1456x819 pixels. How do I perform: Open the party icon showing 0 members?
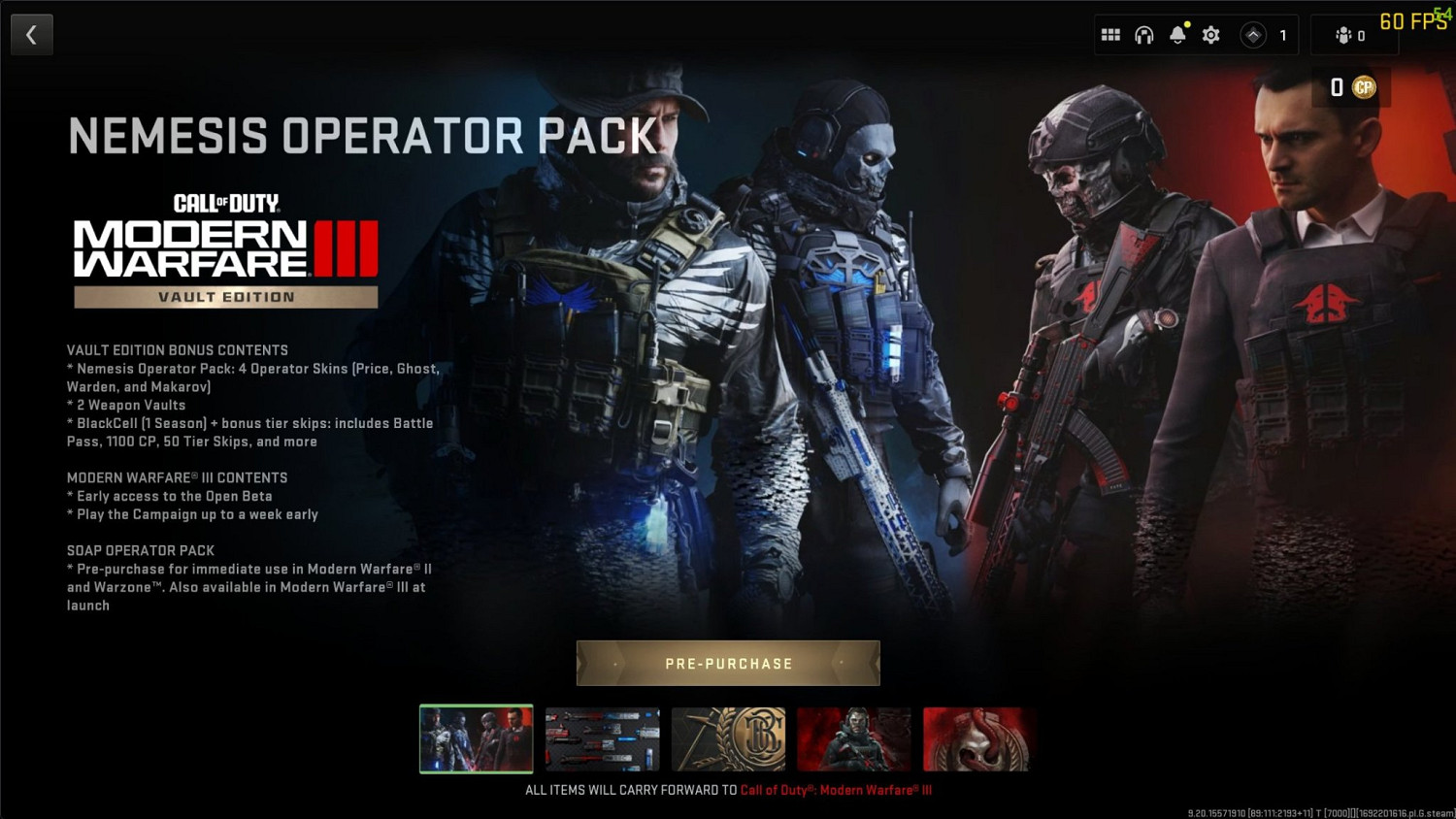coord(1349,34)
